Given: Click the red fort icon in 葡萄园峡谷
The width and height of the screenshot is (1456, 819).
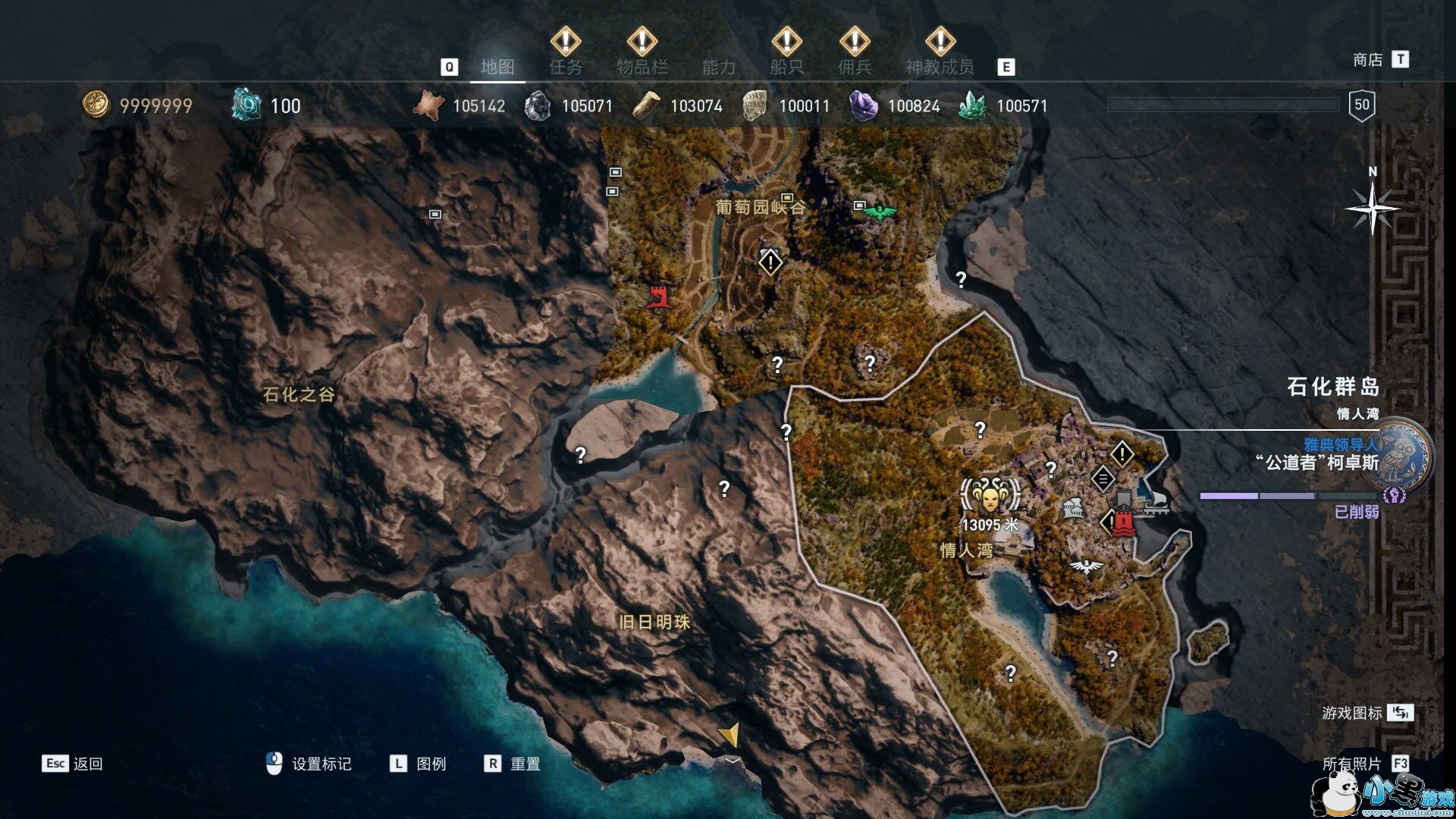Looking at the screenshot, I should coord(659,297).
